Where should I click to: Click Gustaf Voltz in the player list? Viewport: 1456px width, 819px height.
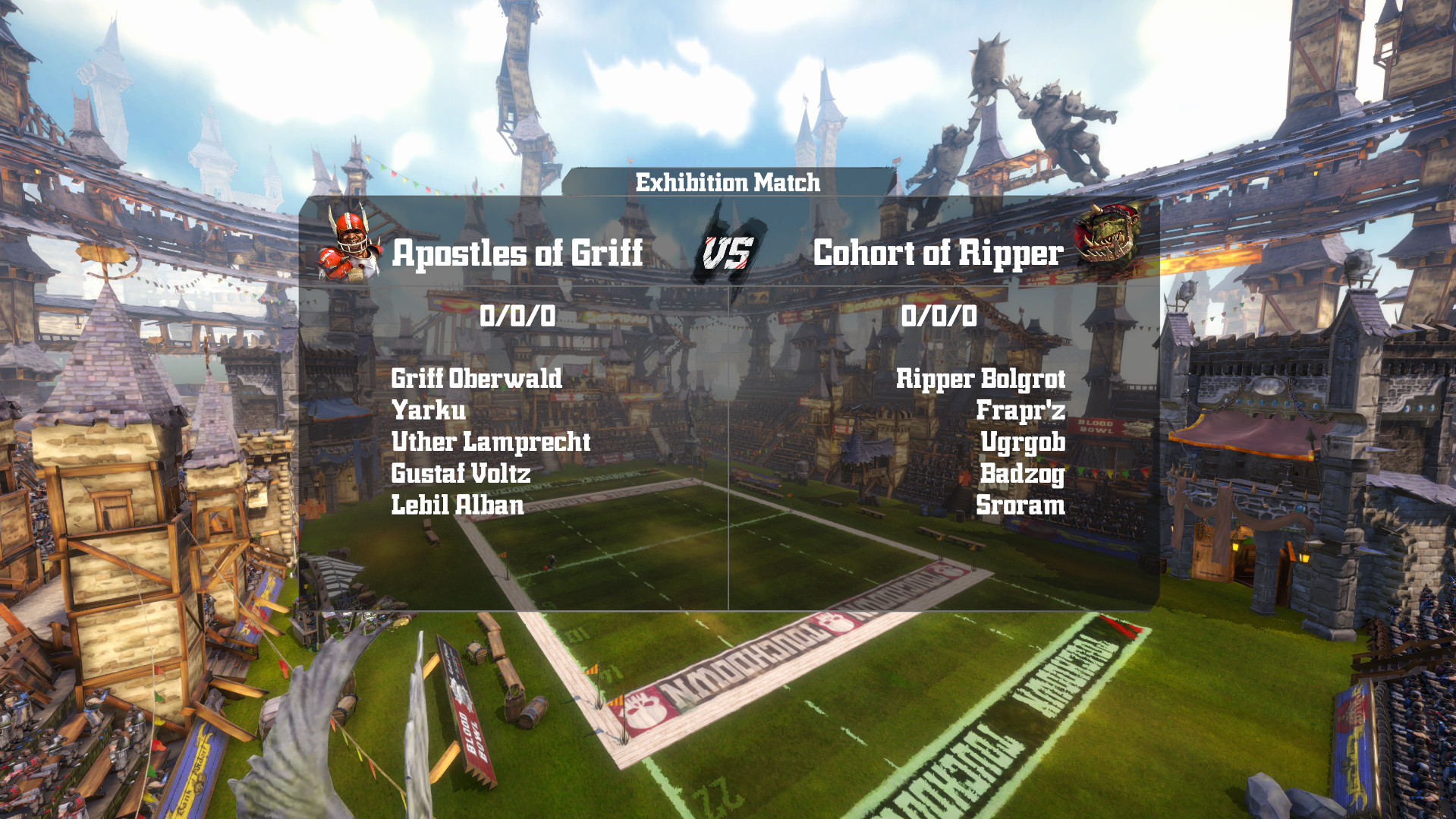click(x=461, y=474)
